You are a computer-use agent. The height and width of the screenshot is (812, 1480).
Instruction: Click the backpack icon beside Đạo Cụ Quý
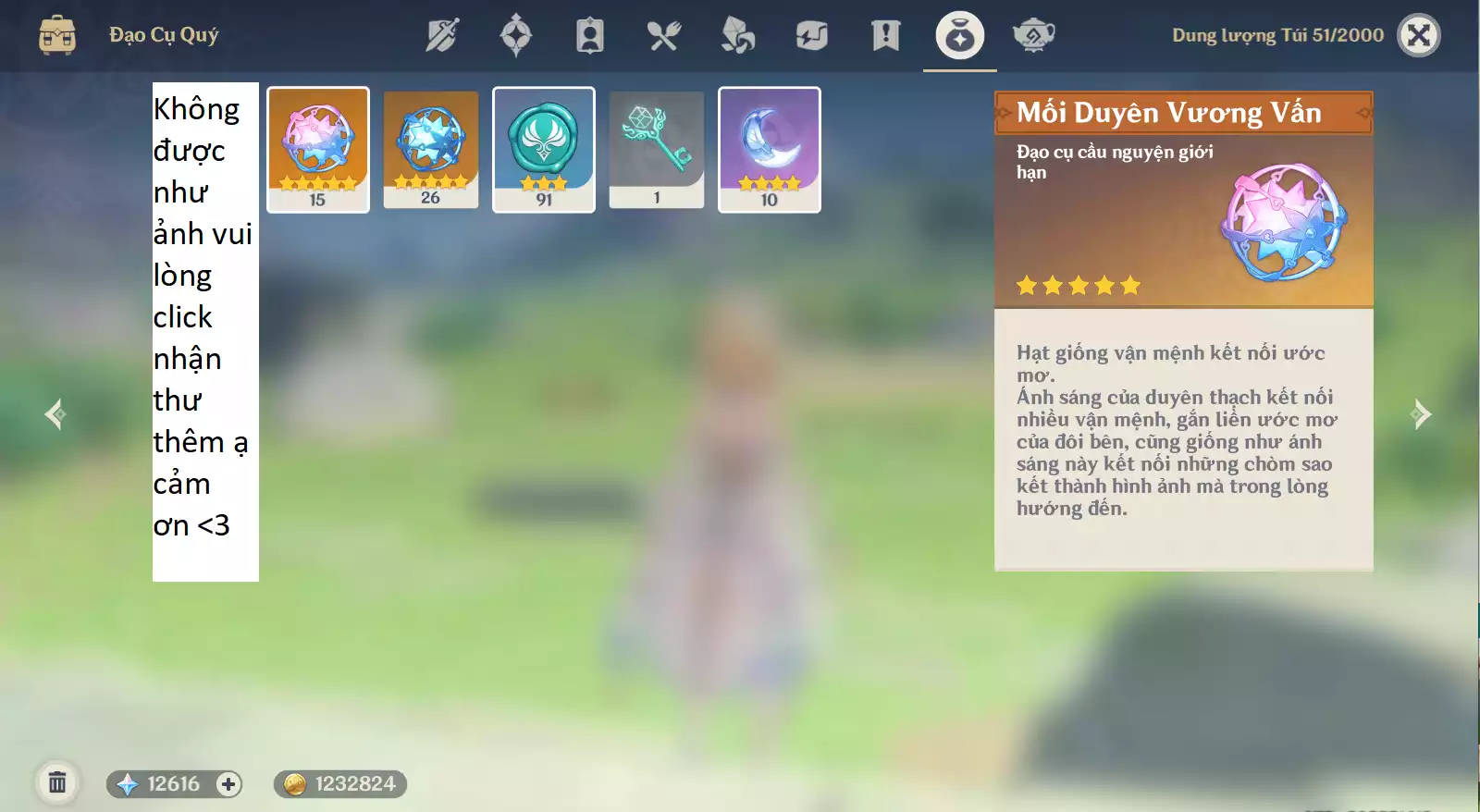coord(57,35)
